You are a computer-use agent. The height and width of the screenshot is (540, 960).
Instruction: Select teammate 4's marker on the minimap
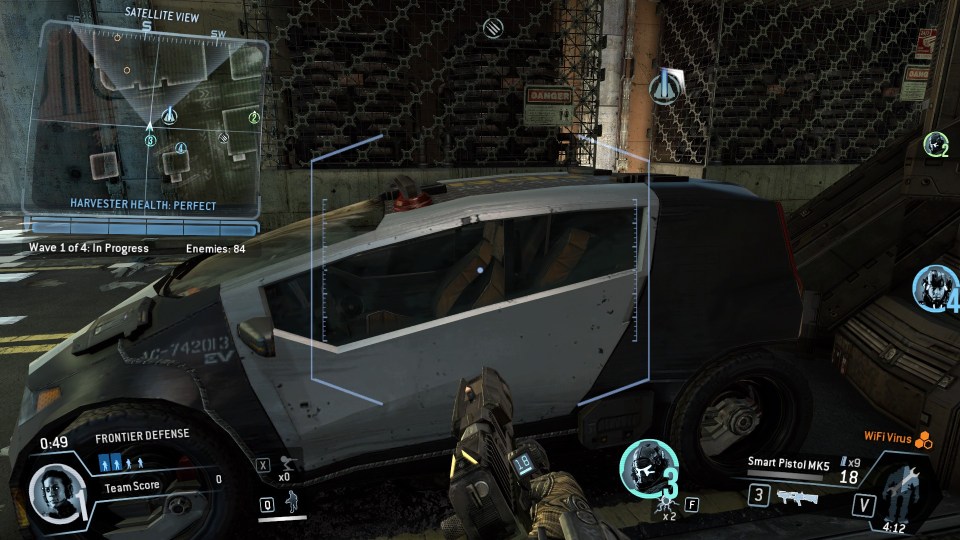[180, 149]
